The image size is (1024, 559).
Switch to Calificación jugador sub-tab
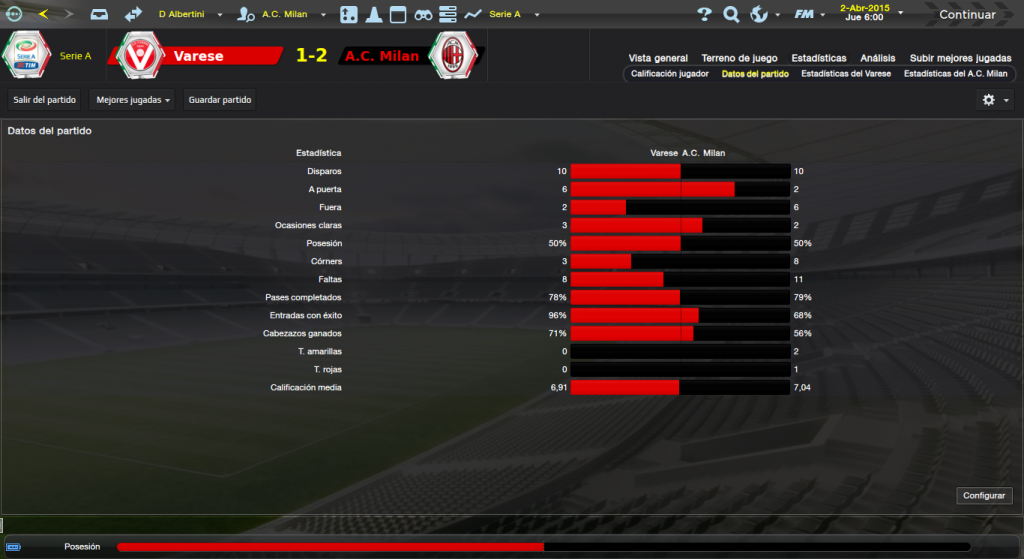670,74
